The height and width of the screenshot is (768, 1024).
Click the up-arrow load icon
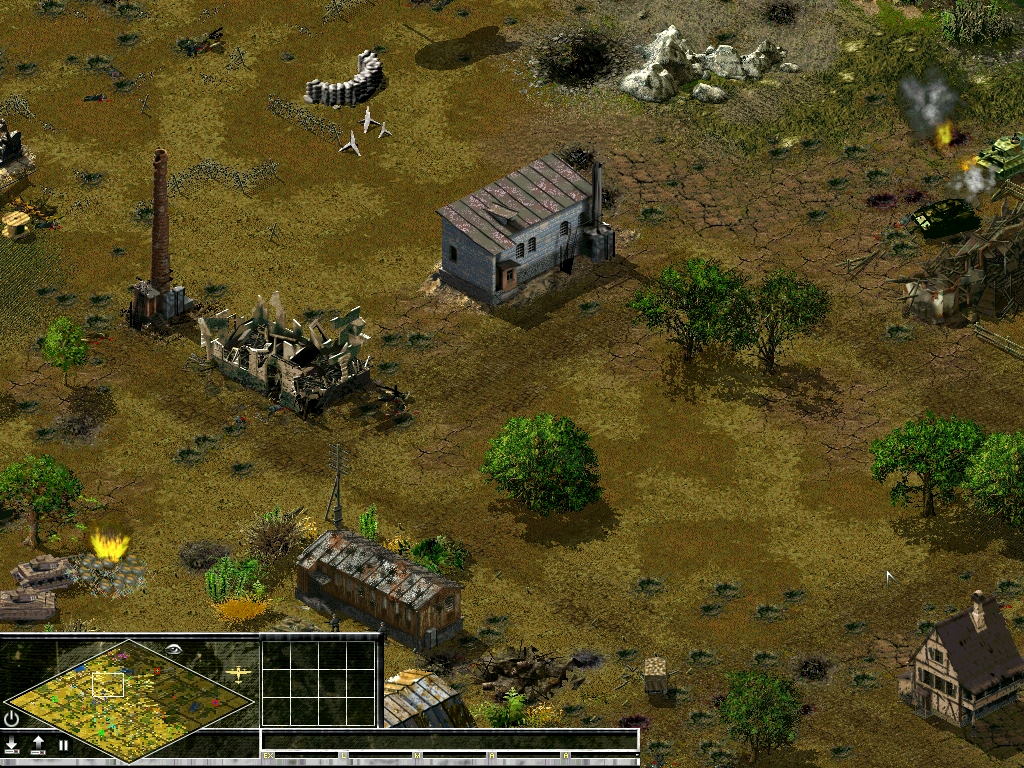click(x=38, y=744)
